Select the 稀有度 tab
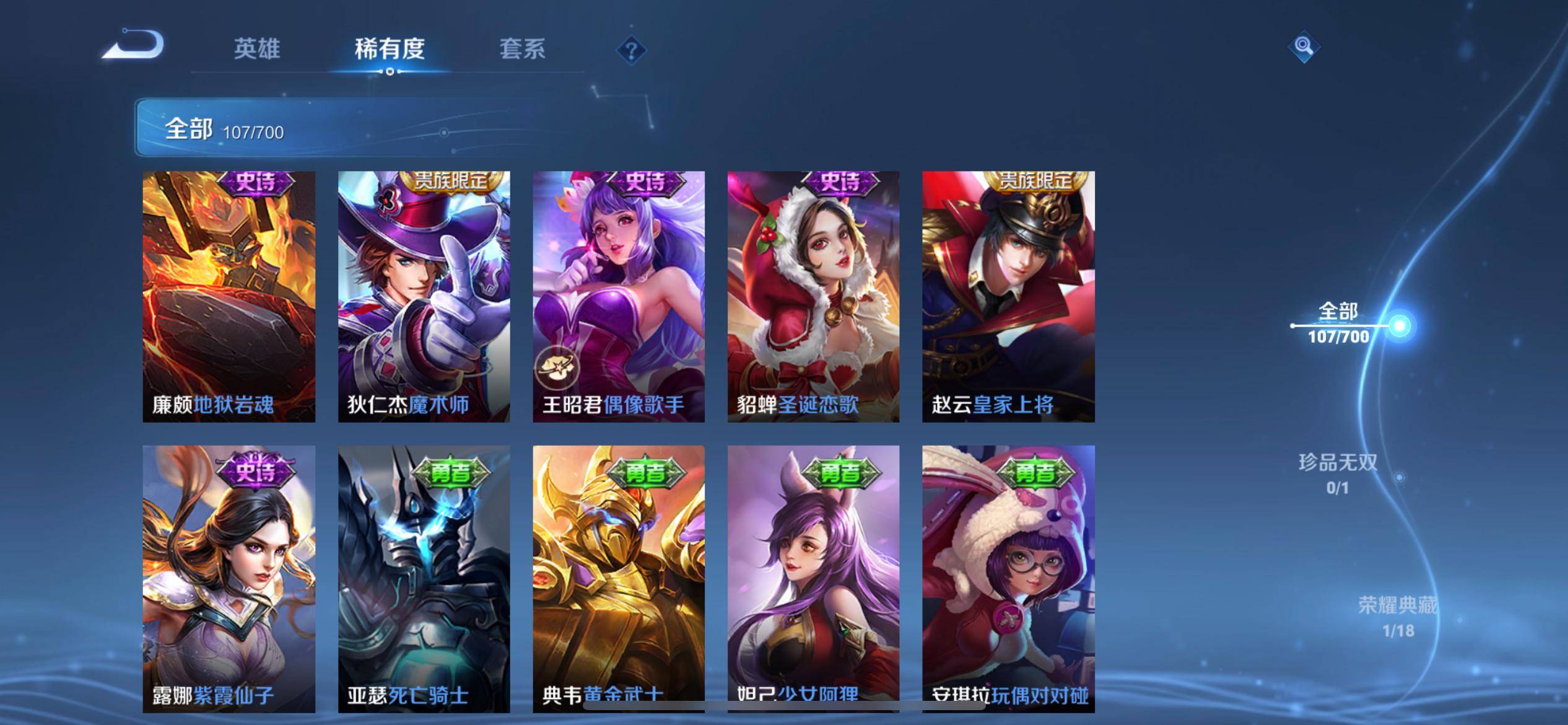This screenshot has width=1568, height=725. pos(390,49)
